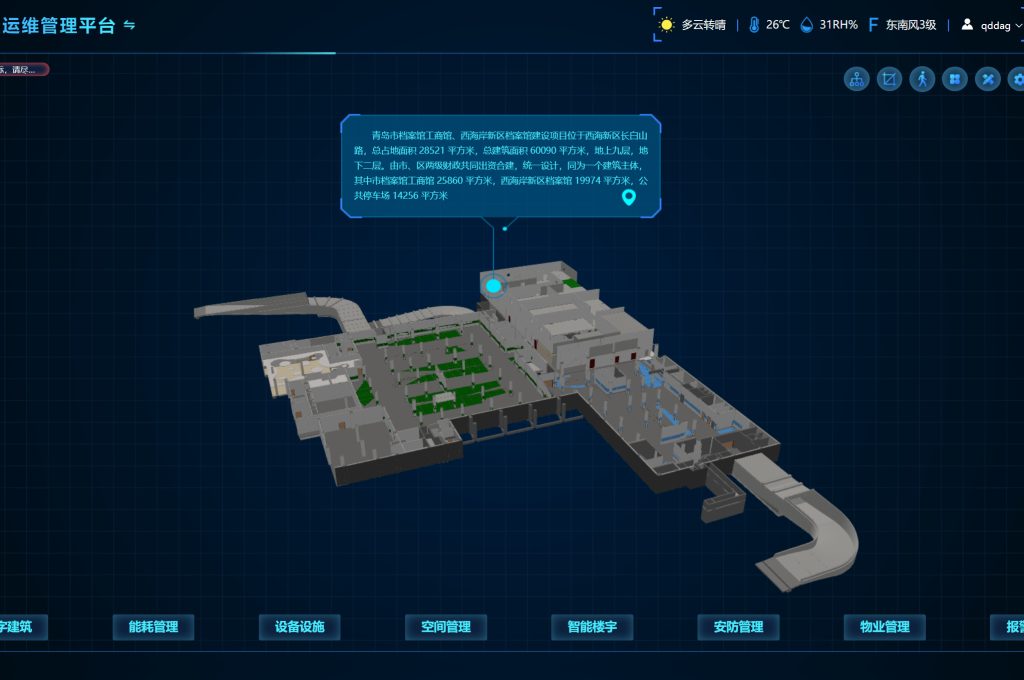The height and width of the screenshot is (680, 1024).
Task: Select the cyan marker on the building model
Action: tap(493, 286)
